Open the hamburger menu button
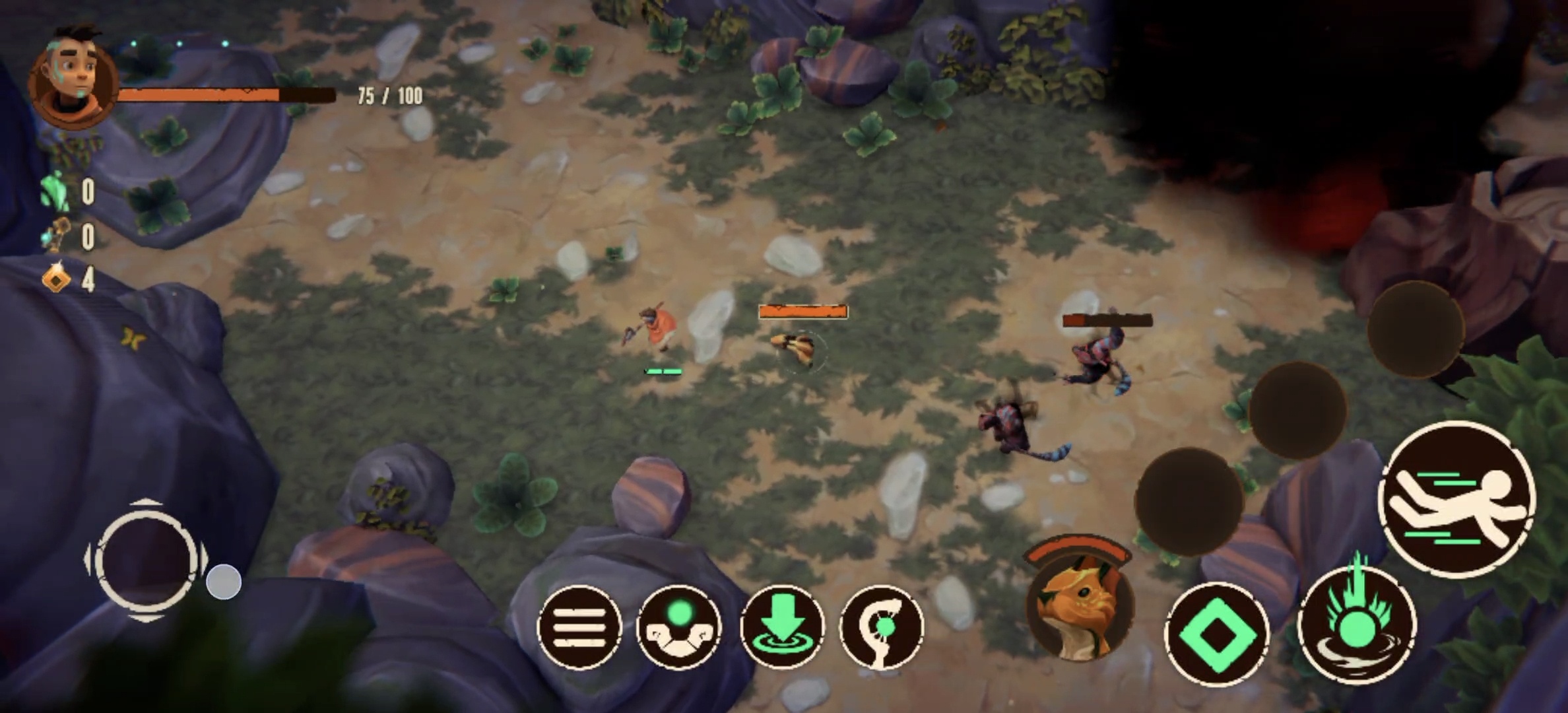Viewport: 1568px width, 713px height. point(579,627)
